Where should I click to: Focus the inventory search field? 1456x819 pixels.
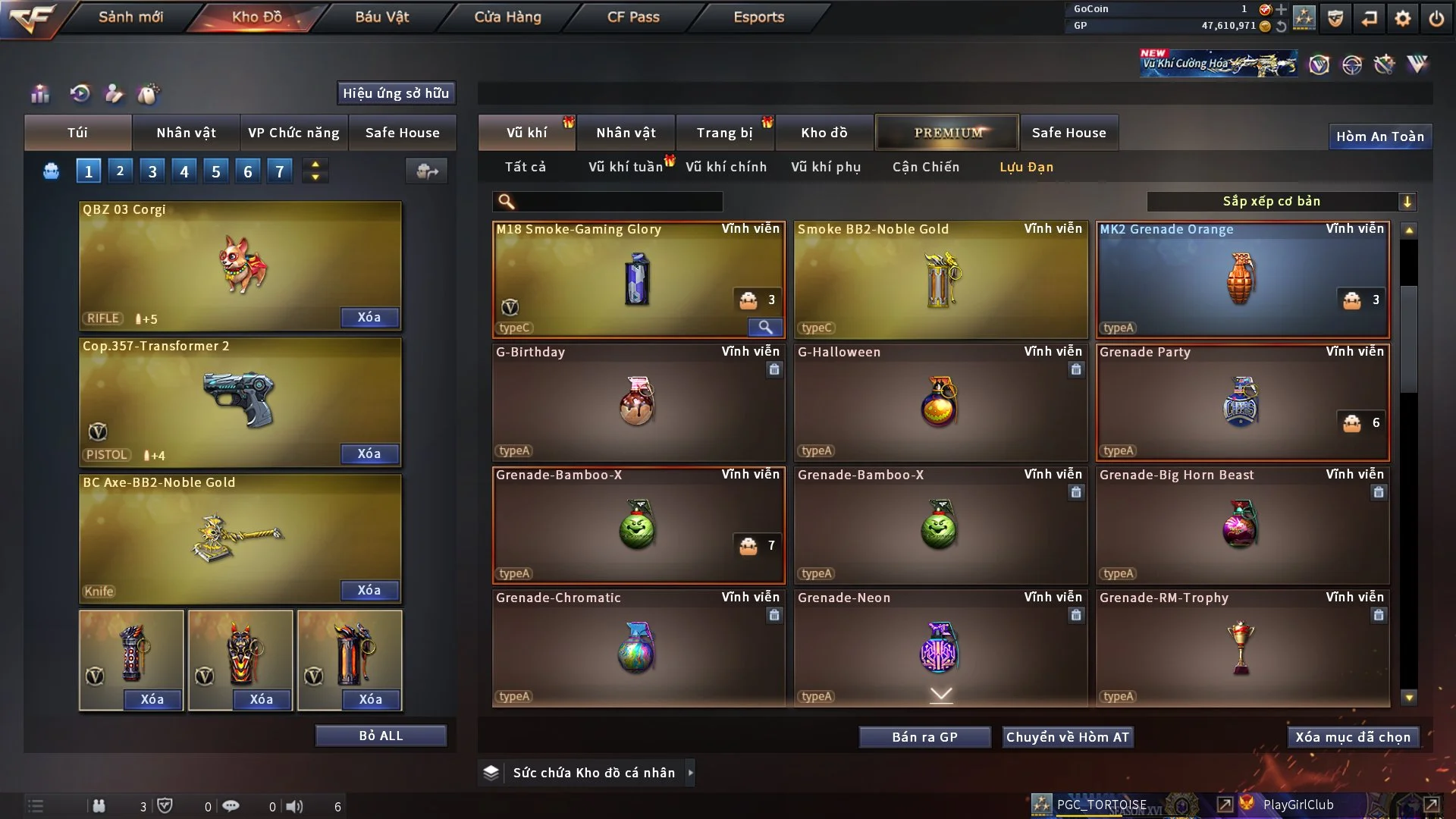618,201
